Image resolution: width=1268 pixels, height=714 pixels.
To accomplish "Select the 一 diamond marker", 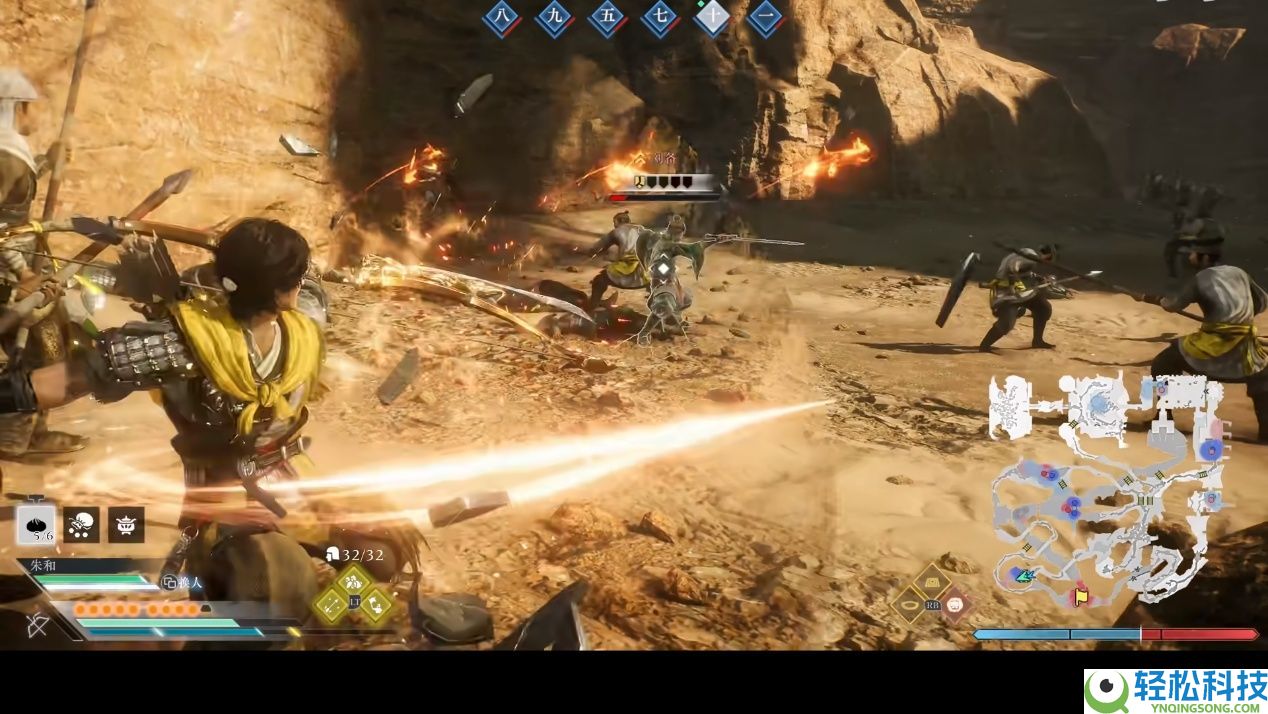I will (x=765, y=17).
